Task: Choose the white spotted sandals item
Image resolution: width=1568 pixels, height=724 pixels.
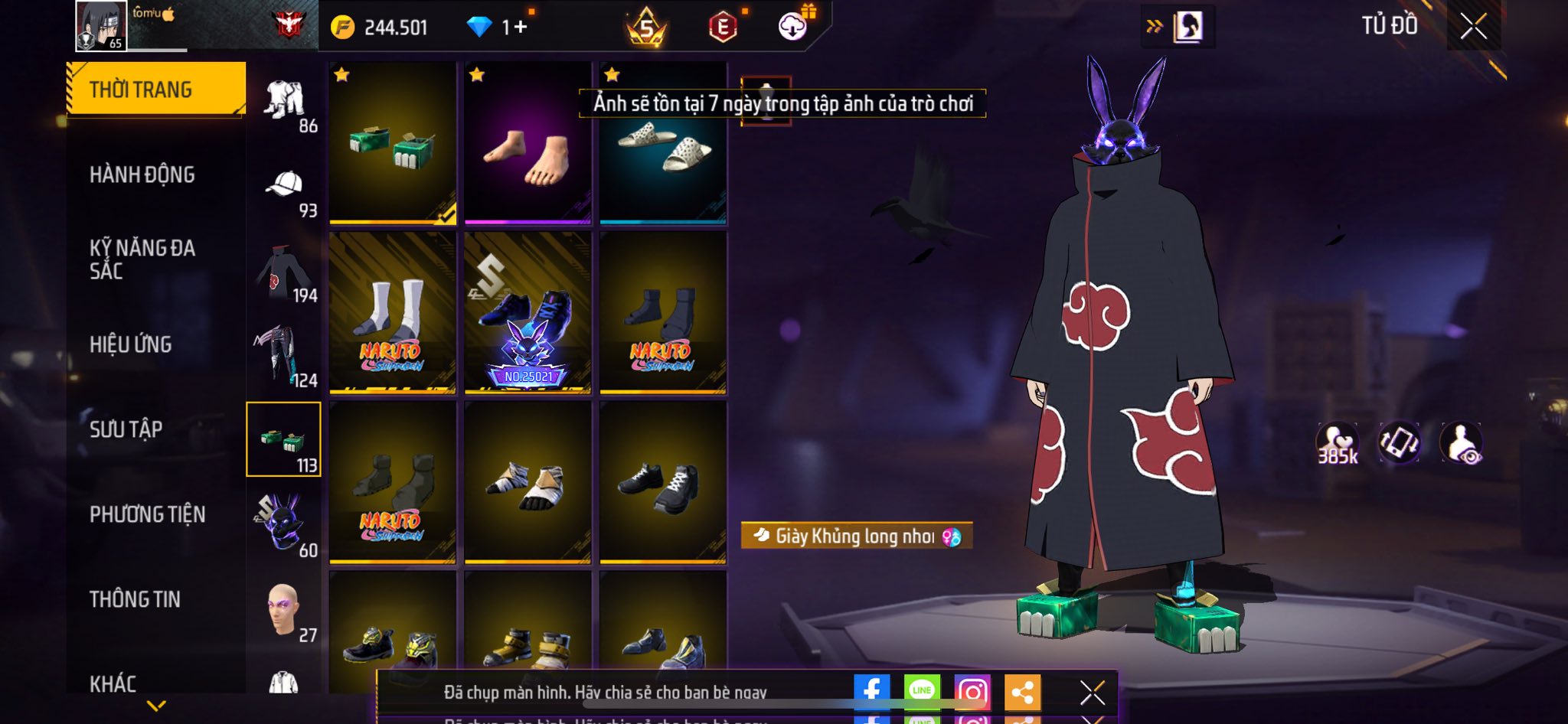Action: pos(663,153)
